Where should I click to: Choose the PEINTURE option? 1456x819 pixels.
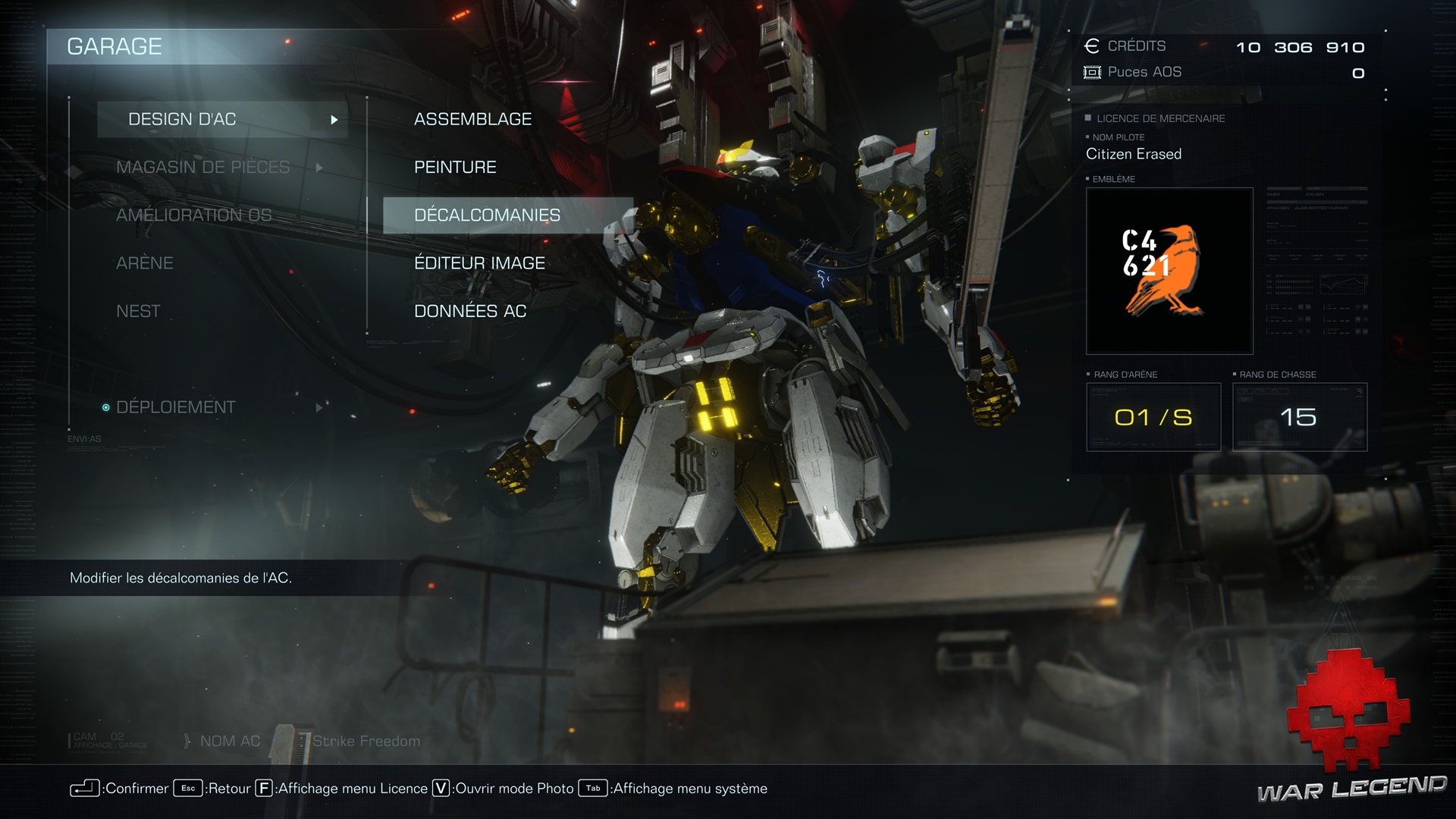click(x=455, y=167)
